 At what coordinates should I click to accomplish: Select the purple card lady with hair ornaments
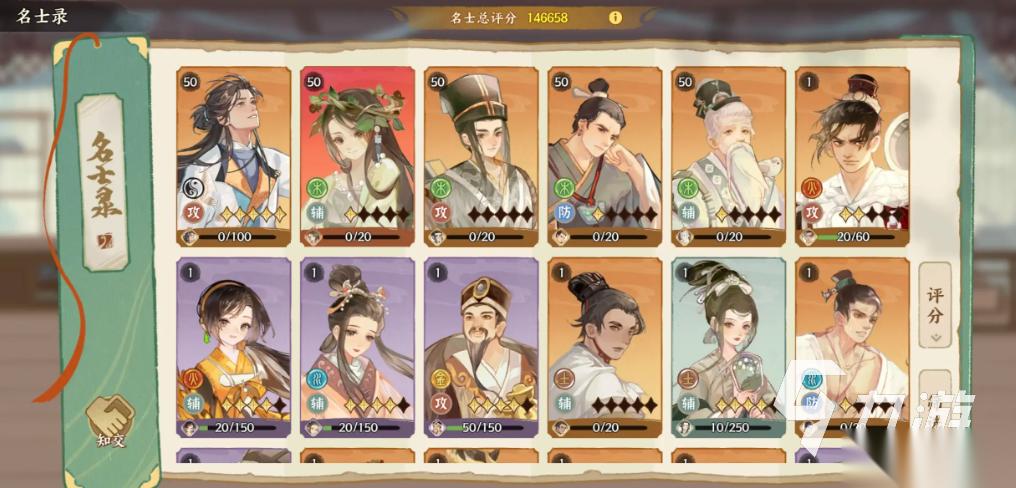click(x=358, y=345)
